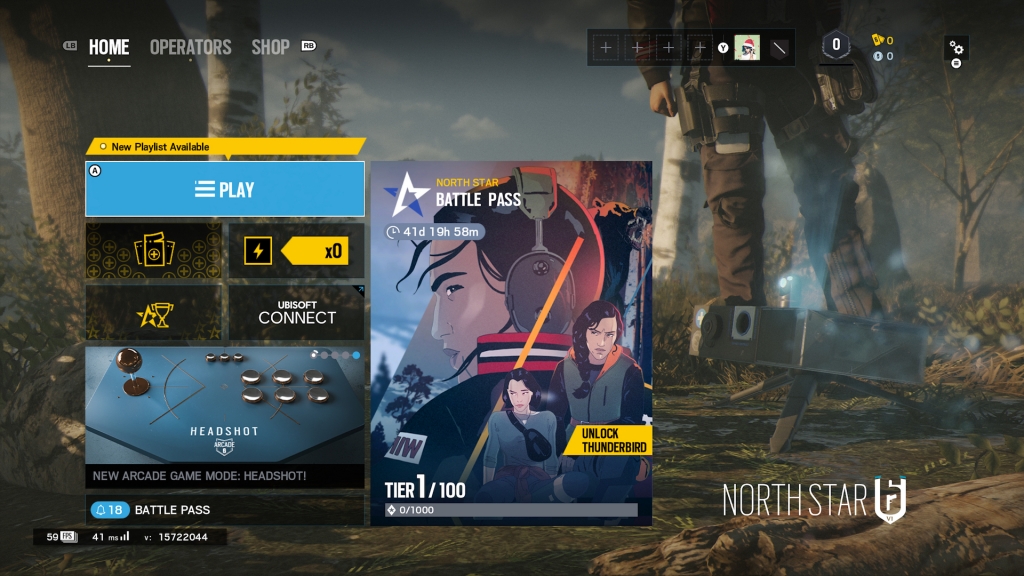Select the player profile avatar
The image size is (1024, 576).
[x=747, y=47]
